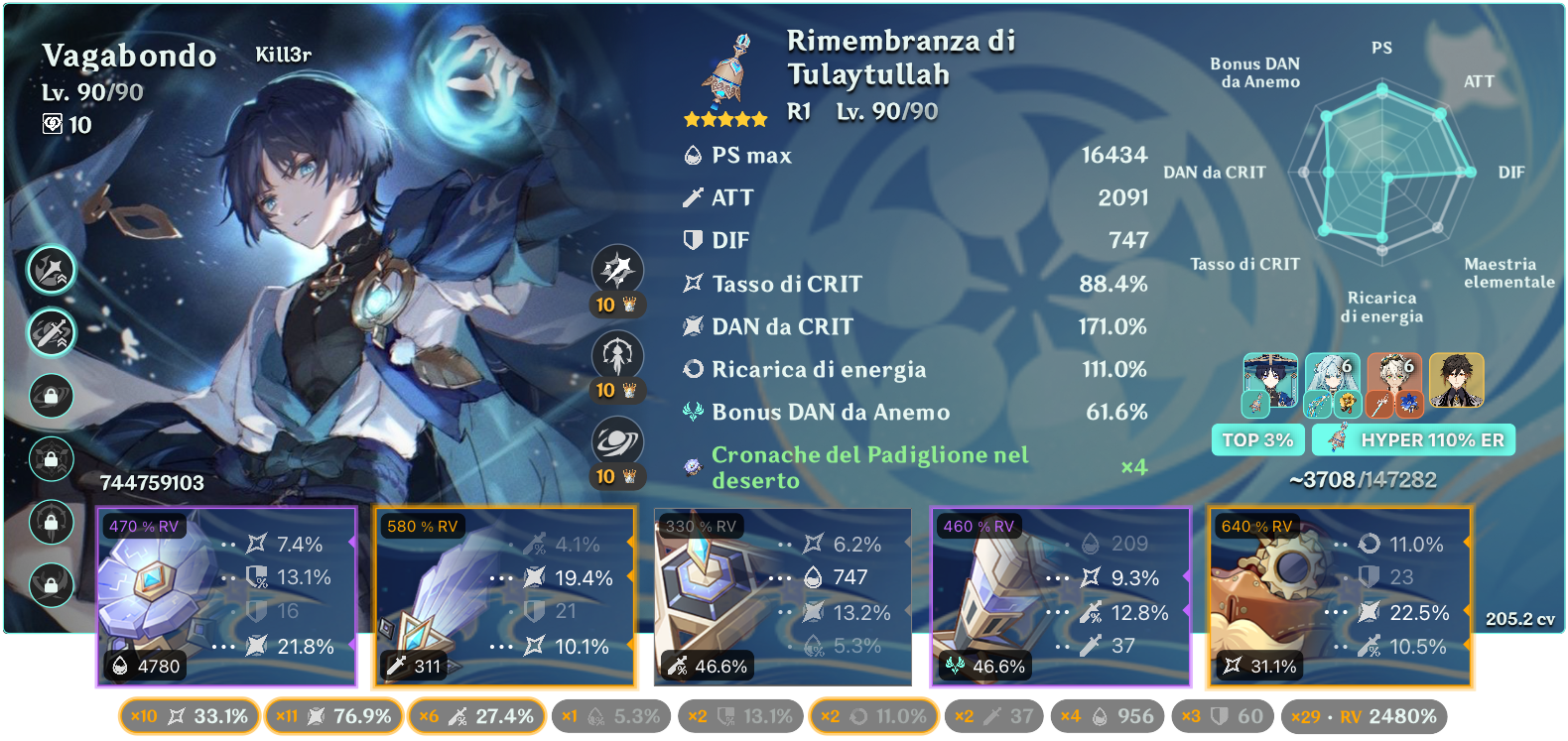Viewport: 1568px width, 741px height.
Task: Select the highlighted Elemental Skill sword icon
Action: tap(52, 333)
